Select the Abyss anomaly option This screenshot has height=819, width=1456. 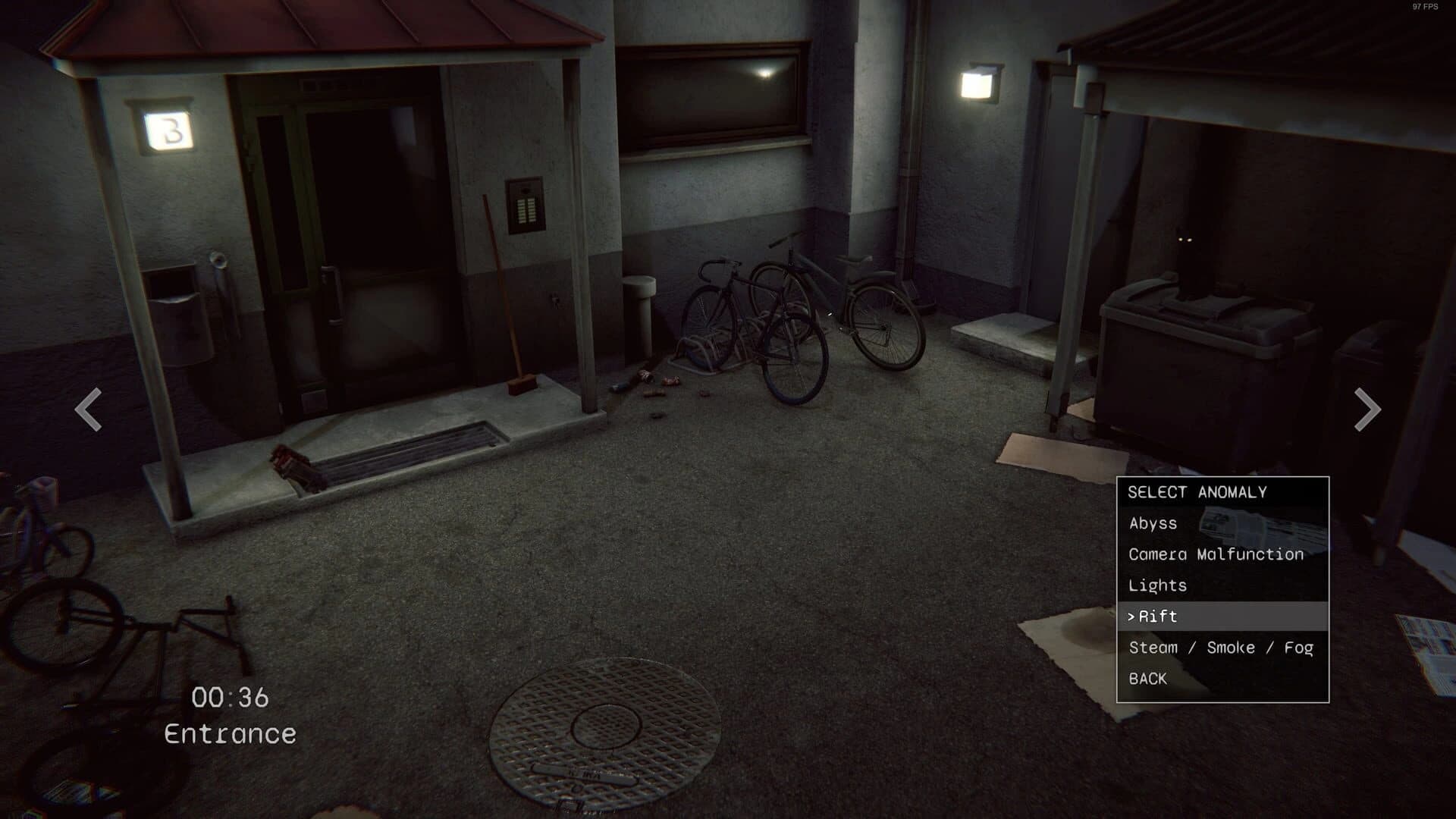point(1152,523)
